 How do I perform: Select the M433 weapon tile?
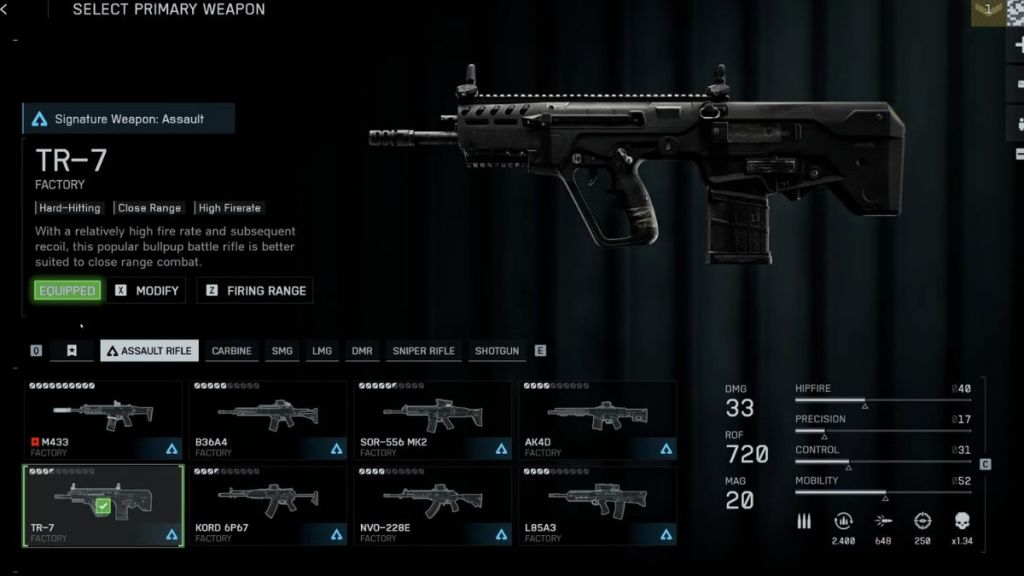coord(103,419)
